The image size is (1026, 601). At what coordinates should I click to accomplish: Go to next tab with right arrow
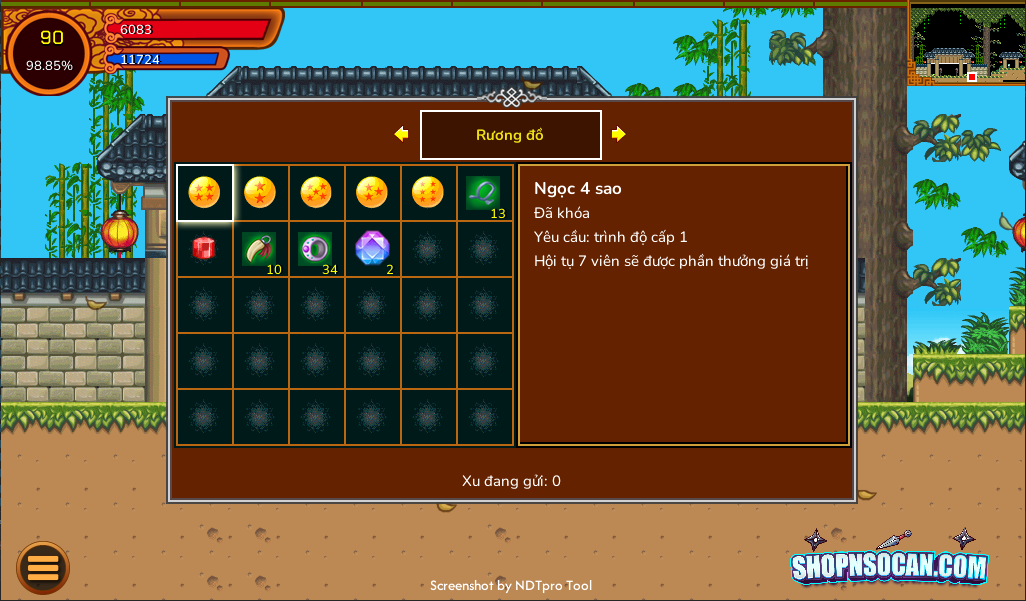[619, 134]
